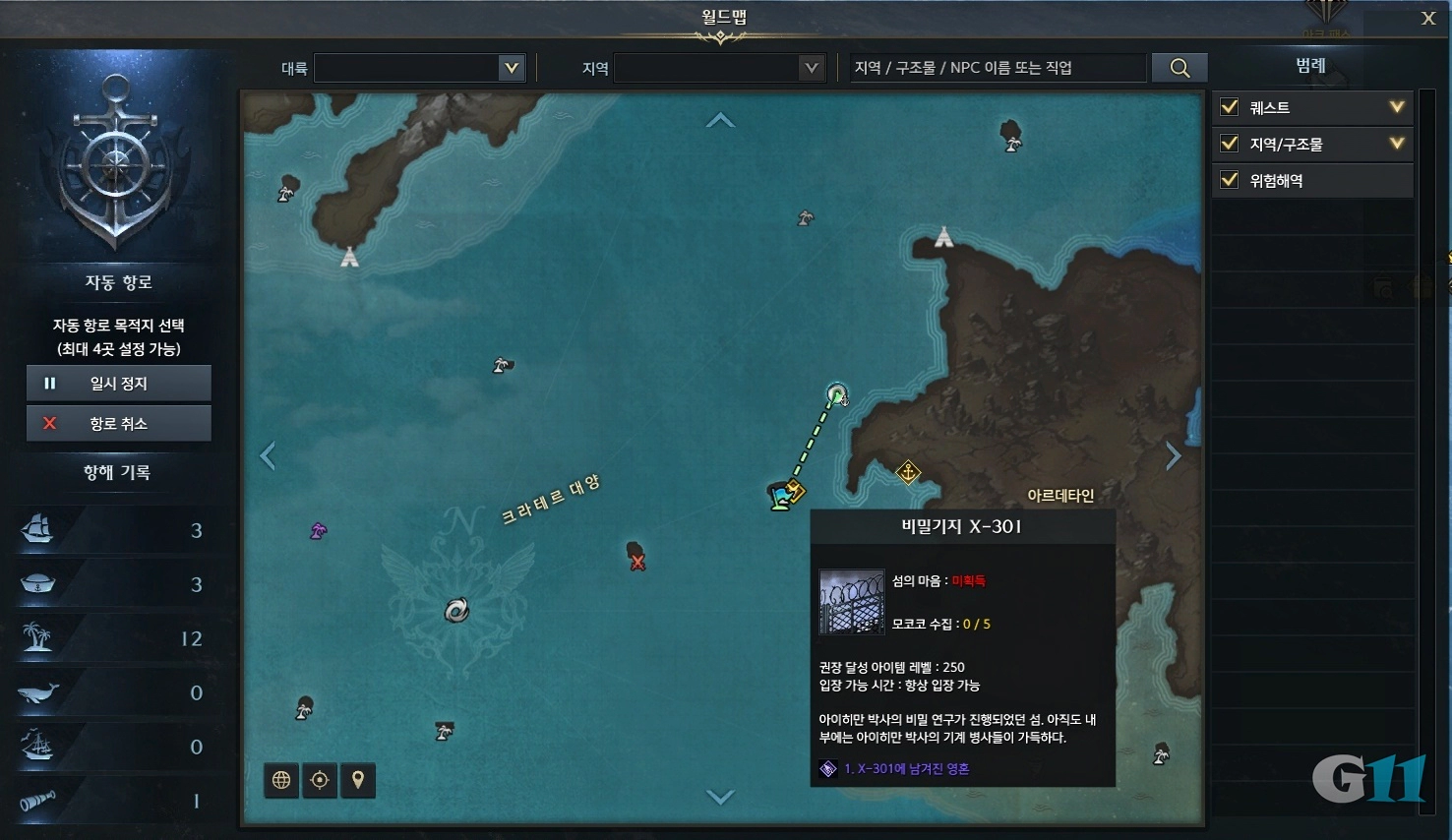Expand the 퀘스트 legend chevron

tap(1396, 107)
